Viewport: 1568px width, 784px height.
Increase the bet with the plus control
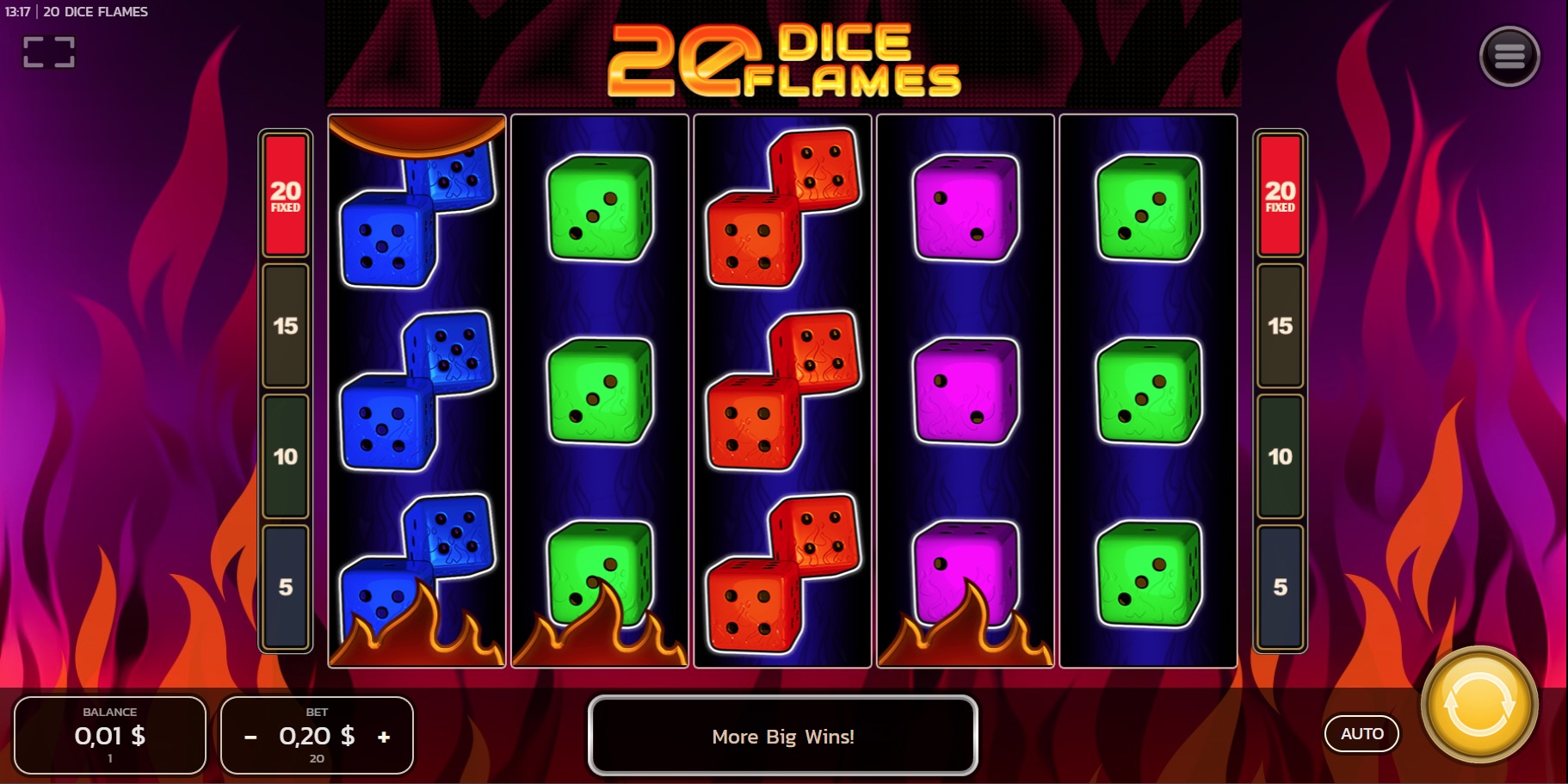pyautogui.click(x=382, y=736)
